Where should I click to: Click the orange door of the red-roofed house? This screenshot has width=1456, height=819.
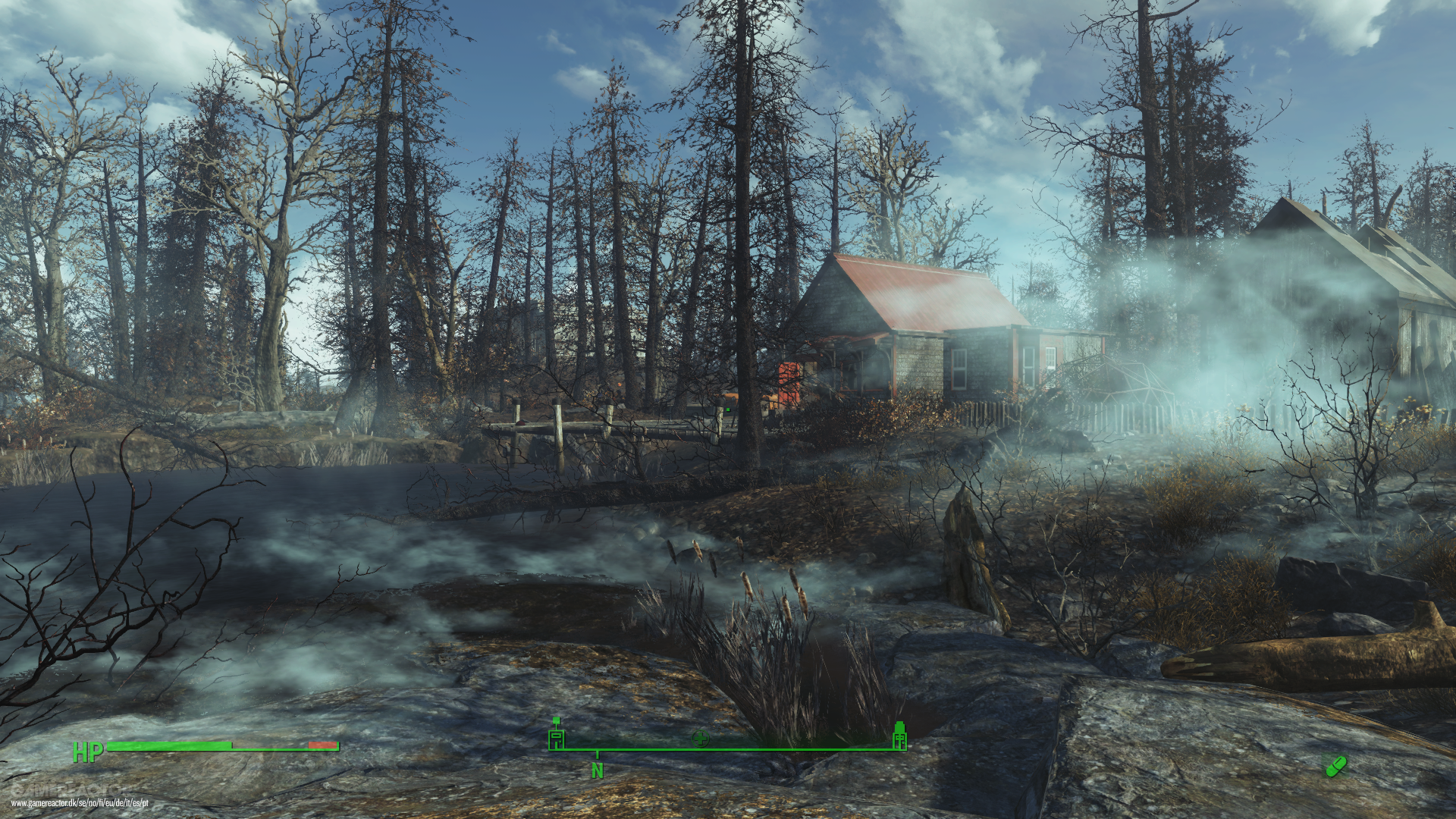pos(787,381)
